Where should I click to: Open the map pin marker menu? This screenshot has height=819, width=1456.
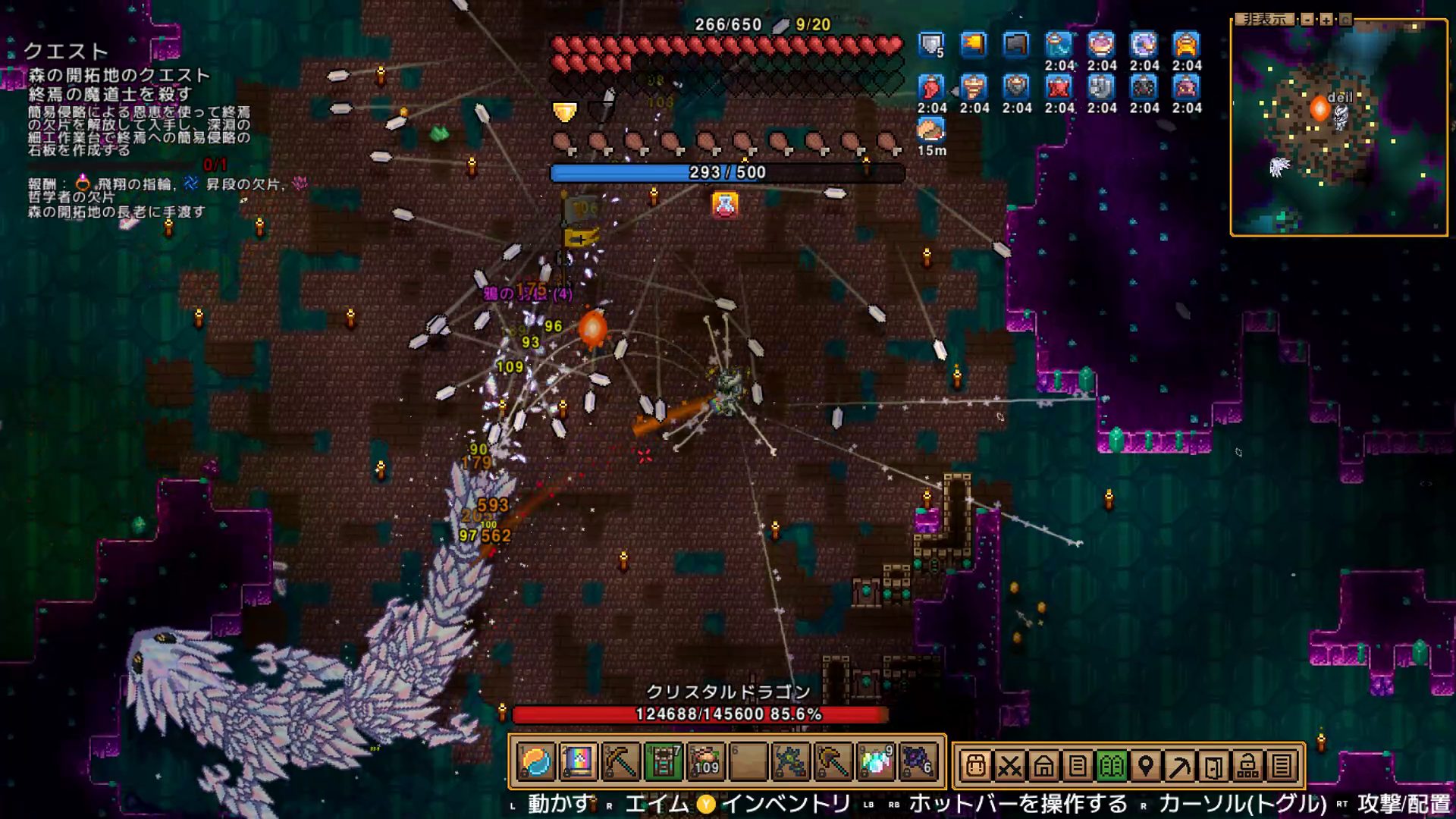(1146, 767)
